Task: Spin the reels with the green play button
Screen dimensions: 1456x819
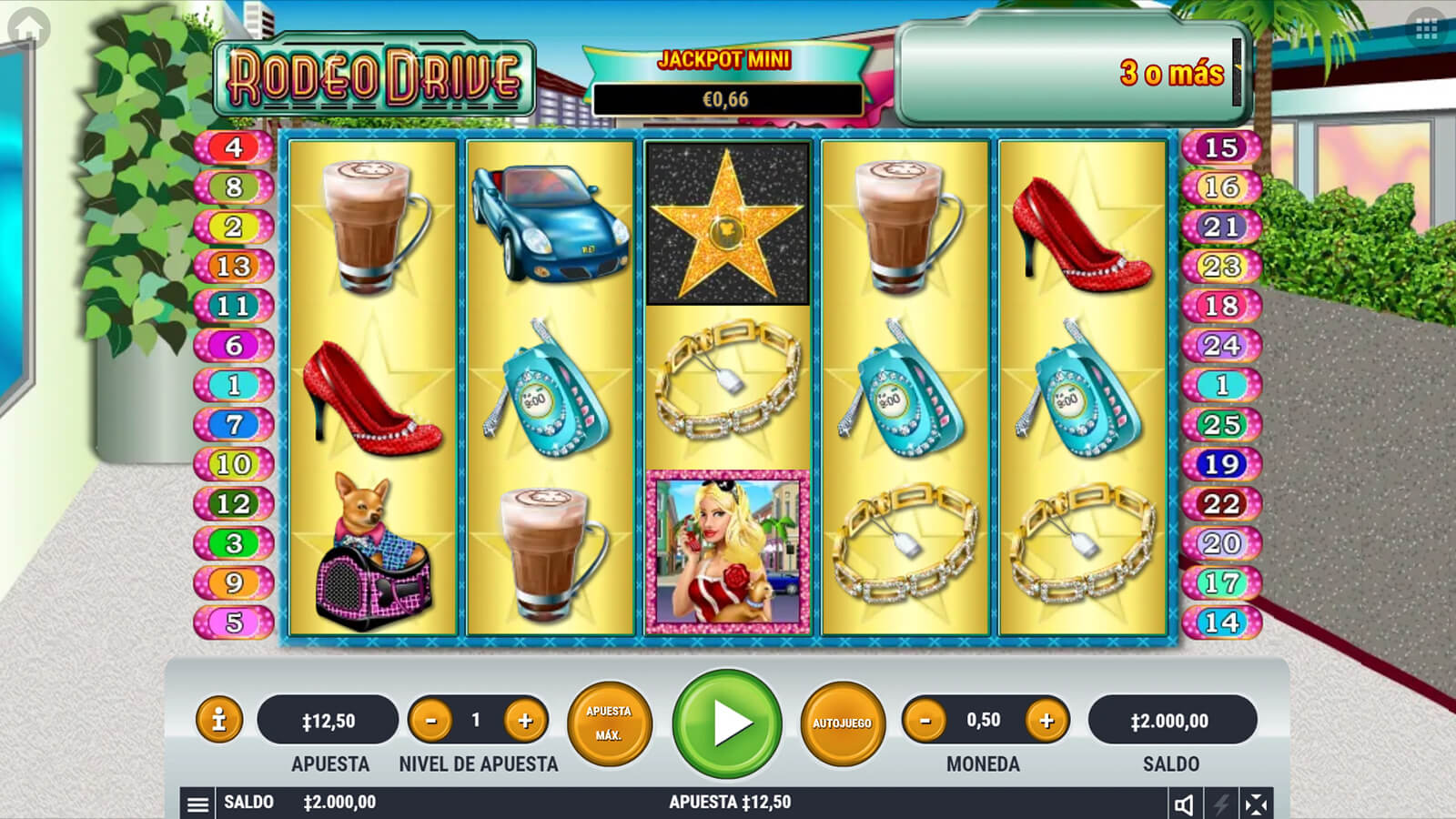Action: [x=727, y=723]
